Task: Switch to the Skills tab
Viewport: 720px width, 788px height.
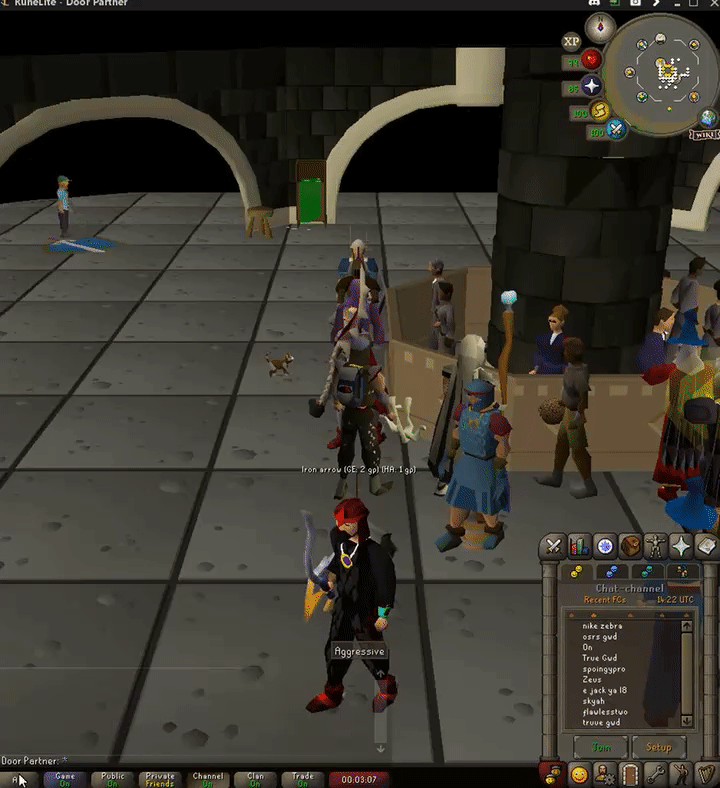Action: coord(578,547)
